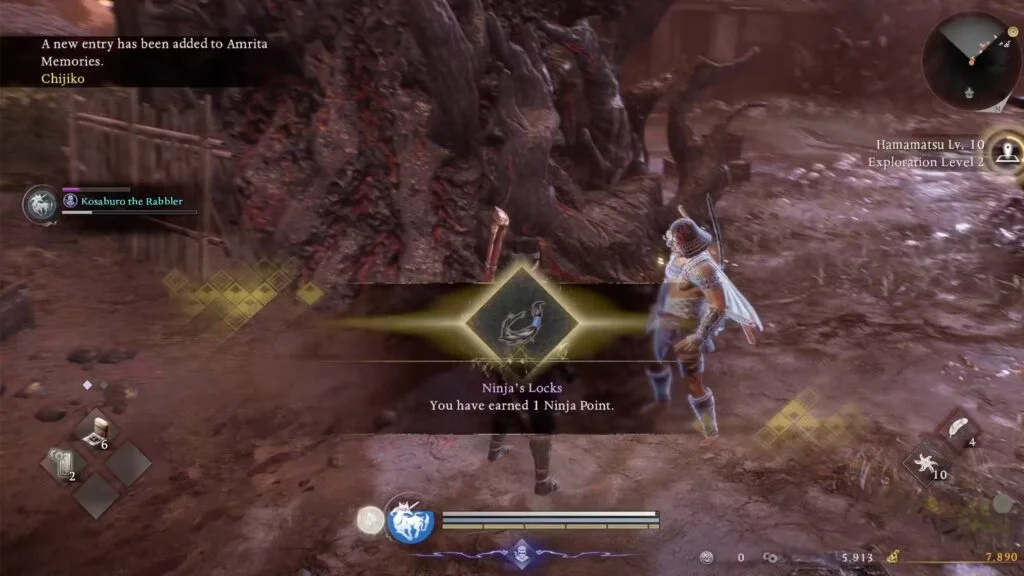Click the glowing map pin exploration icon
The width and height of the screenshot is (1024, 576).
(x=1007, y=153)
